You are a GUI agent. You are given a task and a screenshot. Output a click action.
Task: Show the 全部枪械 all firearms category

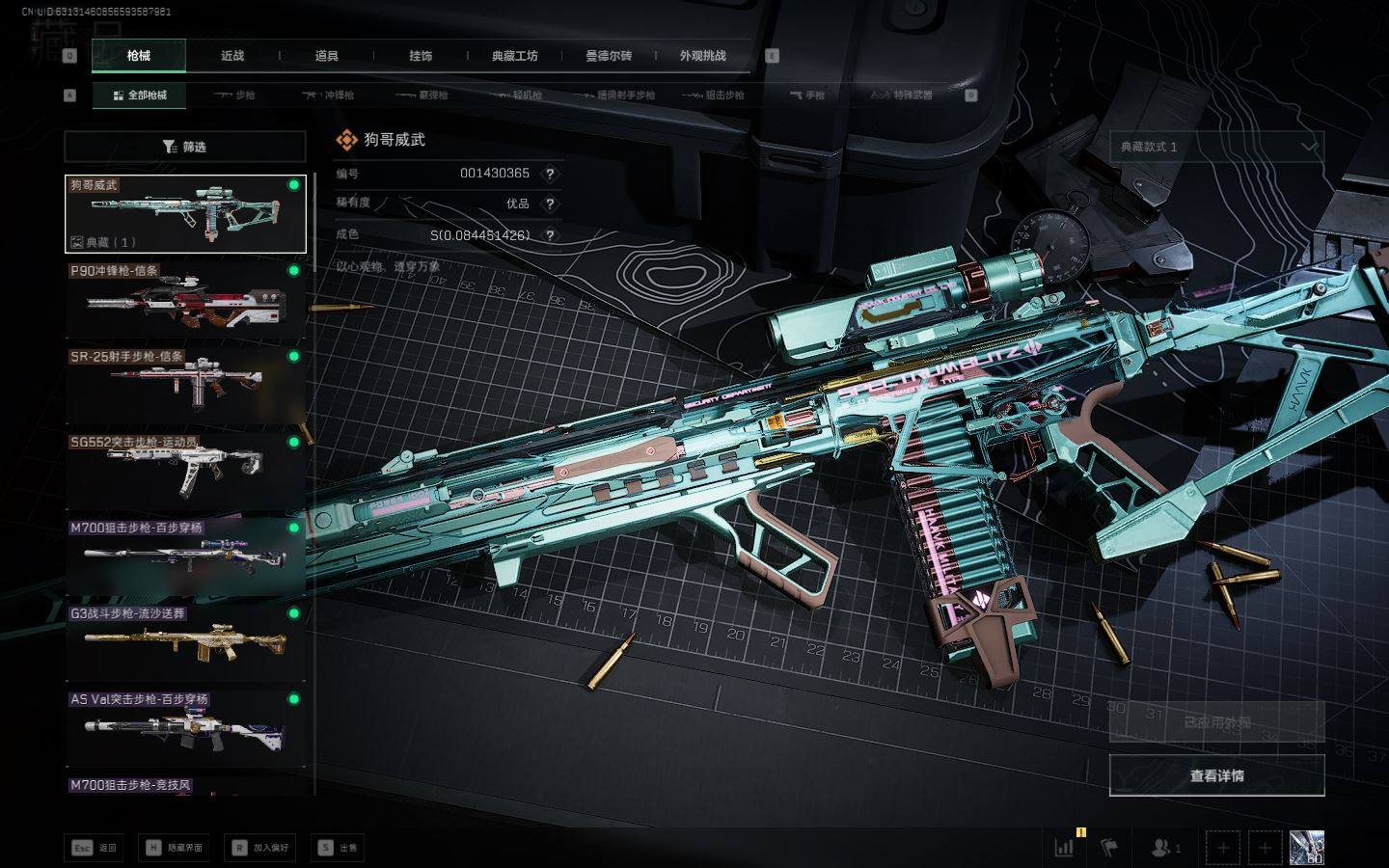point(140,95)
